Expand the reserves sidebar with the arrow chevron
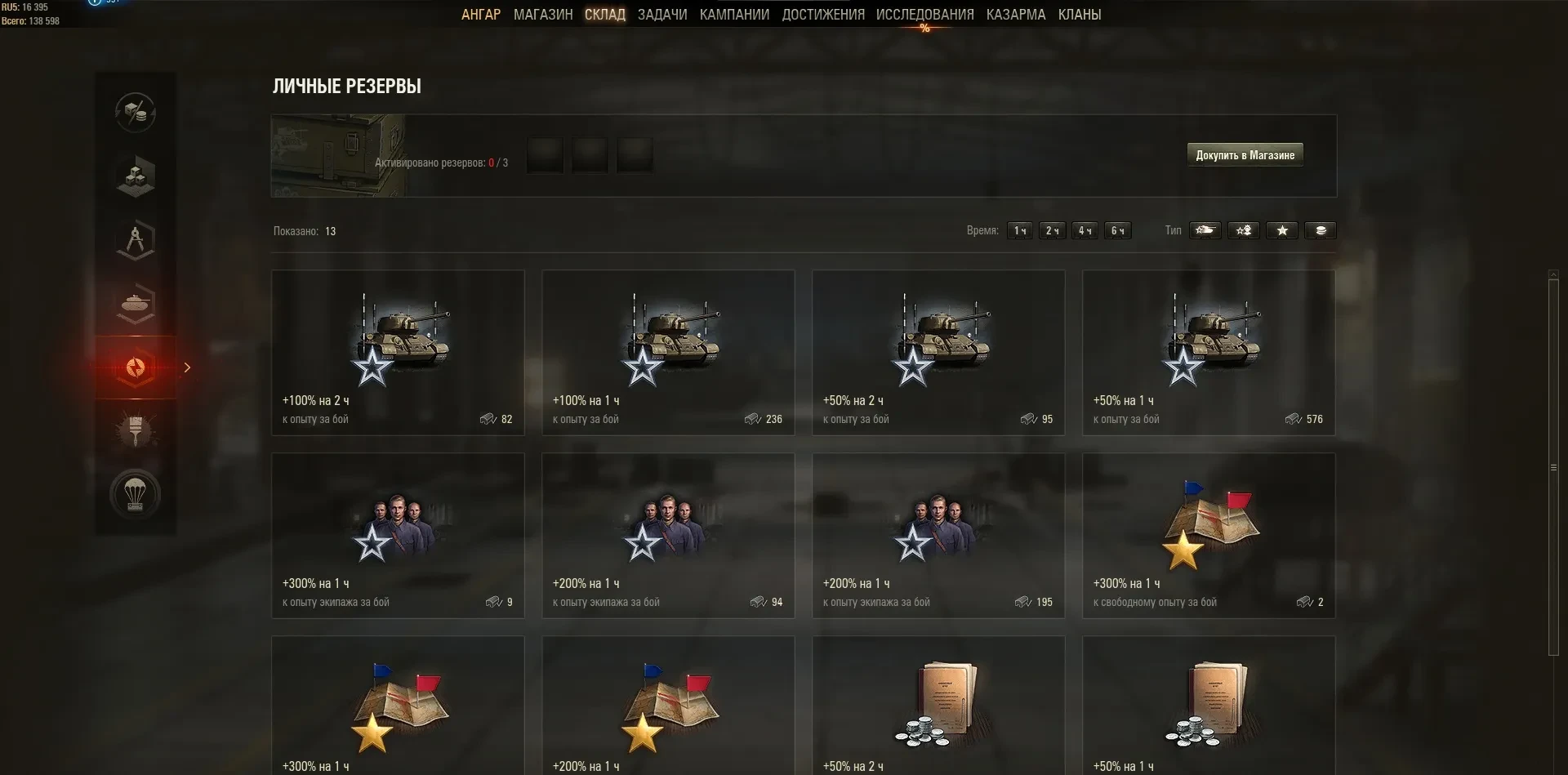 [188, 368]
